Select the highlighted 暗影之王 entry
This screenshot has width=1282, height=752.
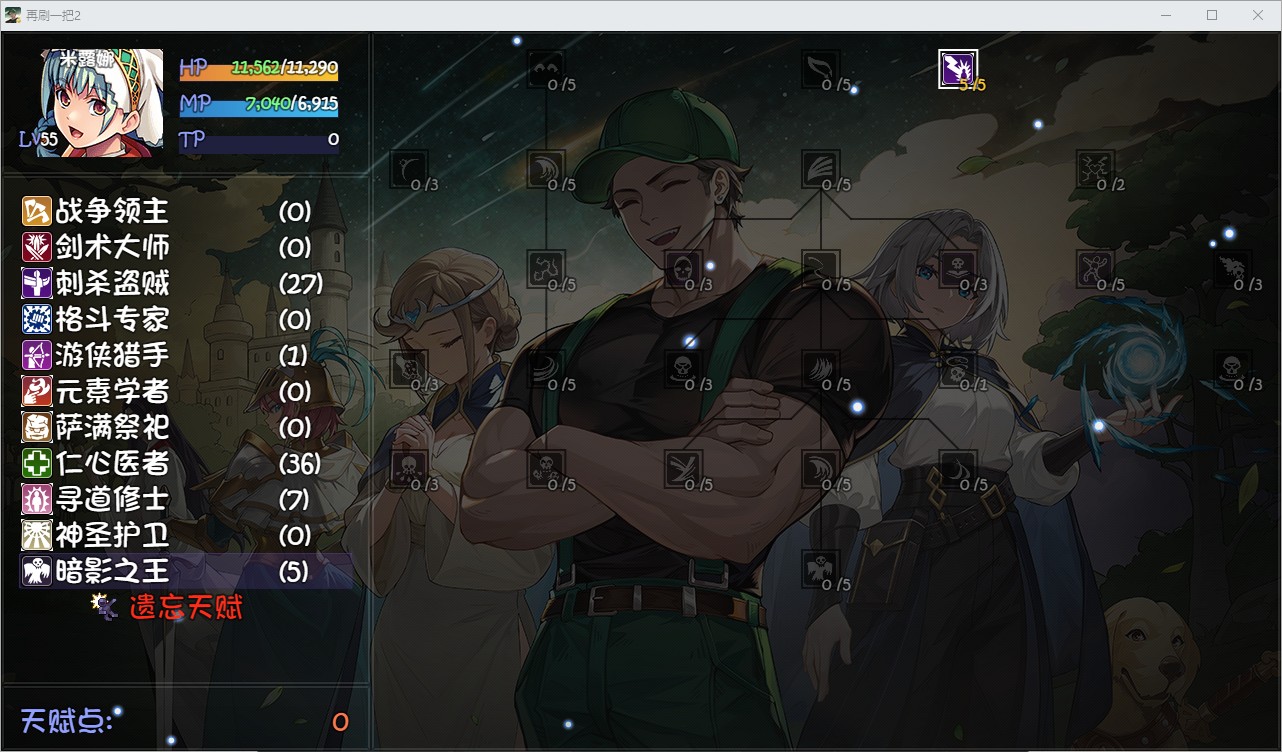pos(112,571)
